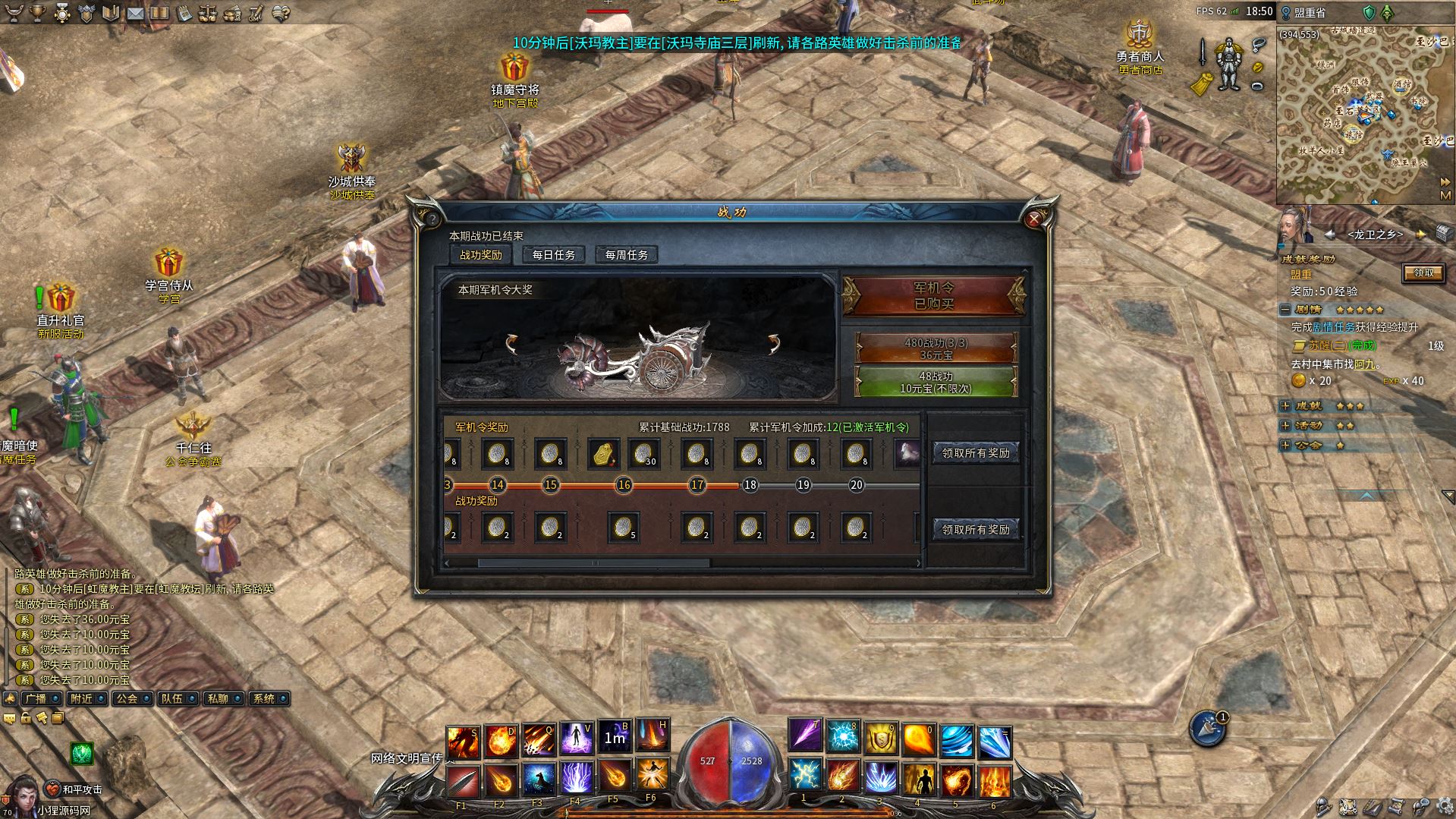Claim the 成就奖励 with 领取 button
This screenshot has height=819, width=1456.
[1423, 273]
